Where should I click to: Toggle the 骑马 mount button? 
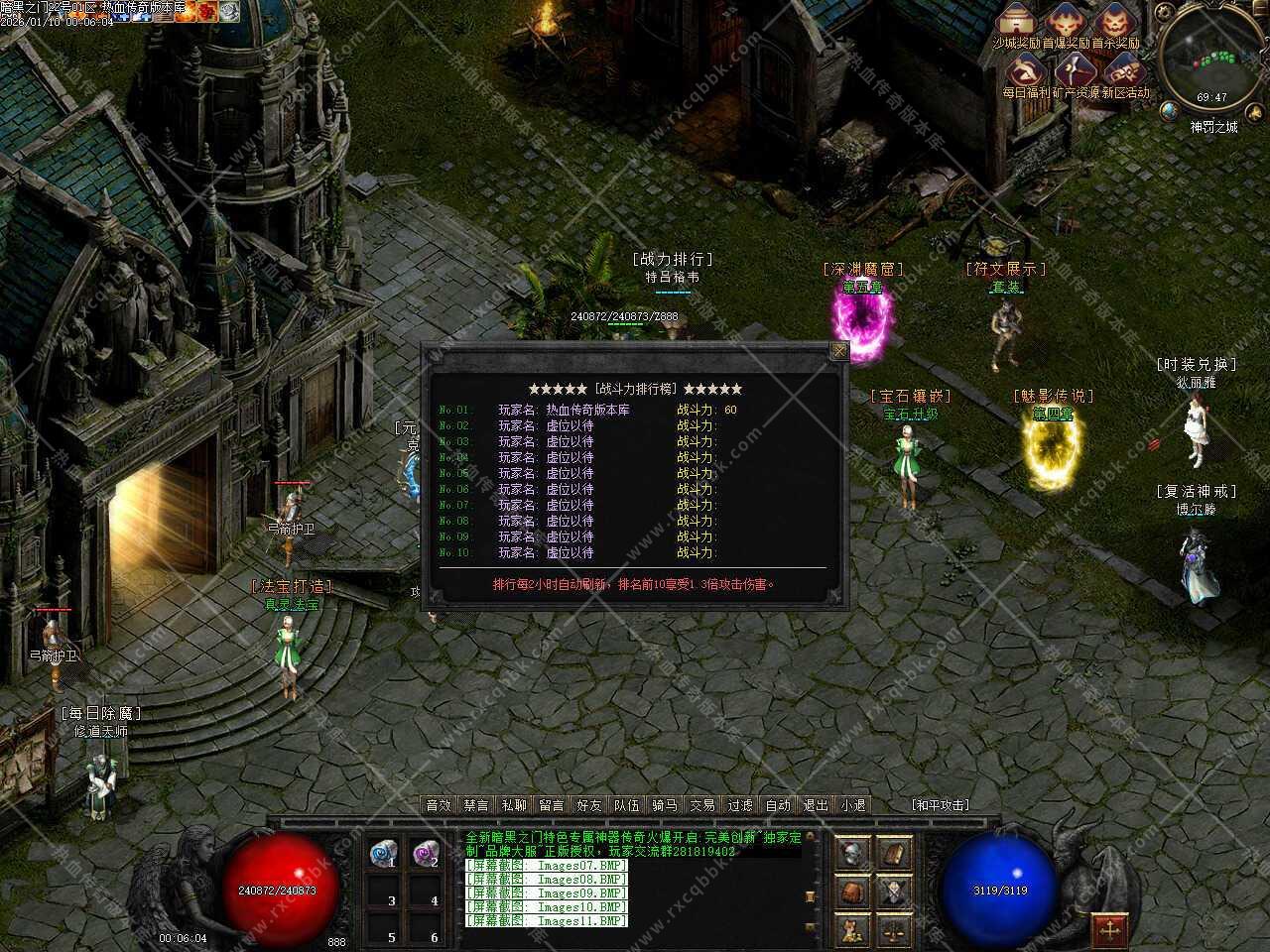[x=665, y=805]
